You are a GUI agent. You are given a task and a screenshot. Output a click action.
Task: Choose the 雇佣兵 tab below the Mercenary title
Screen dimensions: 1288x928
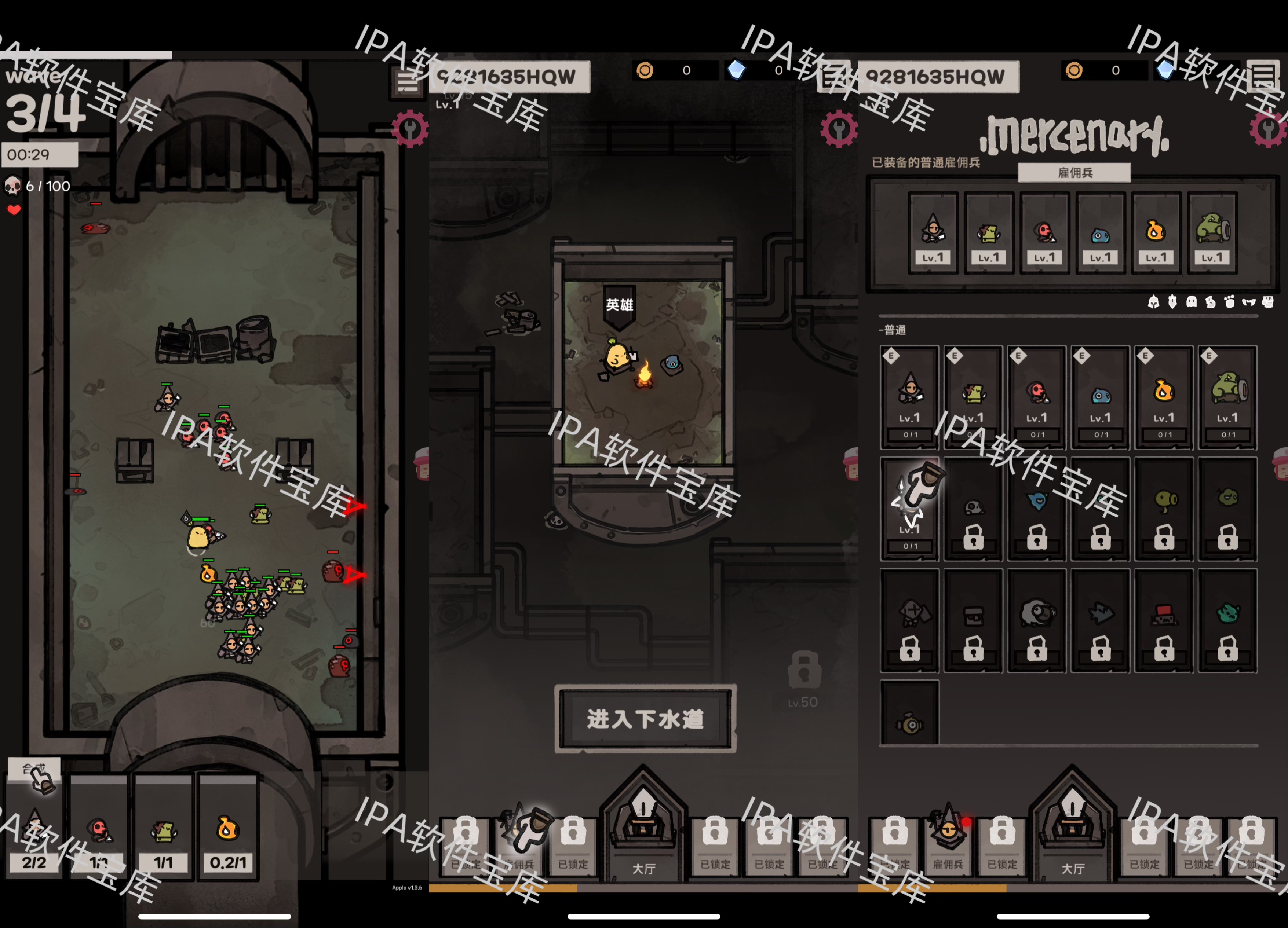(x=1074, y=173)
